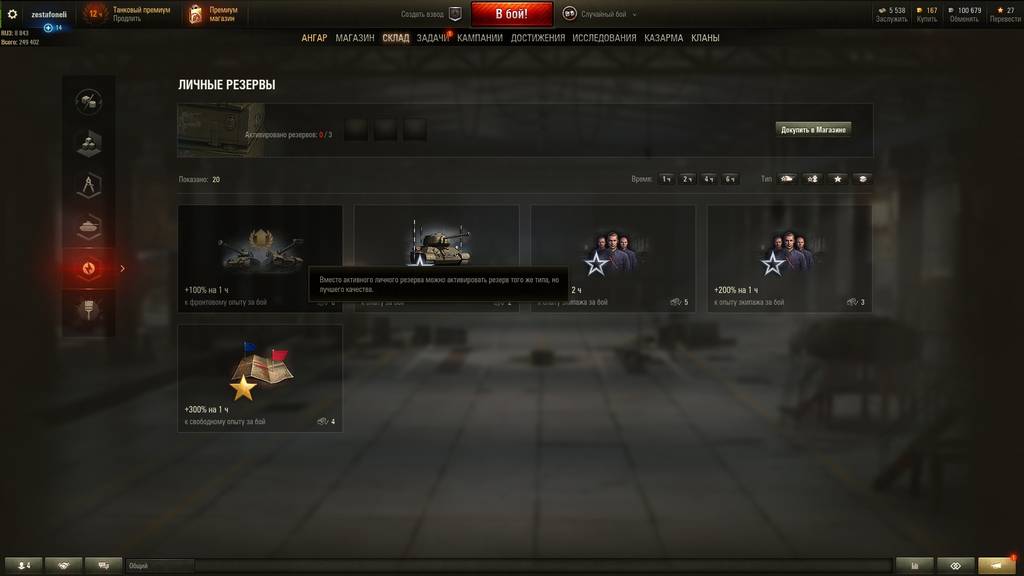The image size is (1024, 576).
Task: Choose the +100% frontline experience reserve card
Action: [260, 259]
